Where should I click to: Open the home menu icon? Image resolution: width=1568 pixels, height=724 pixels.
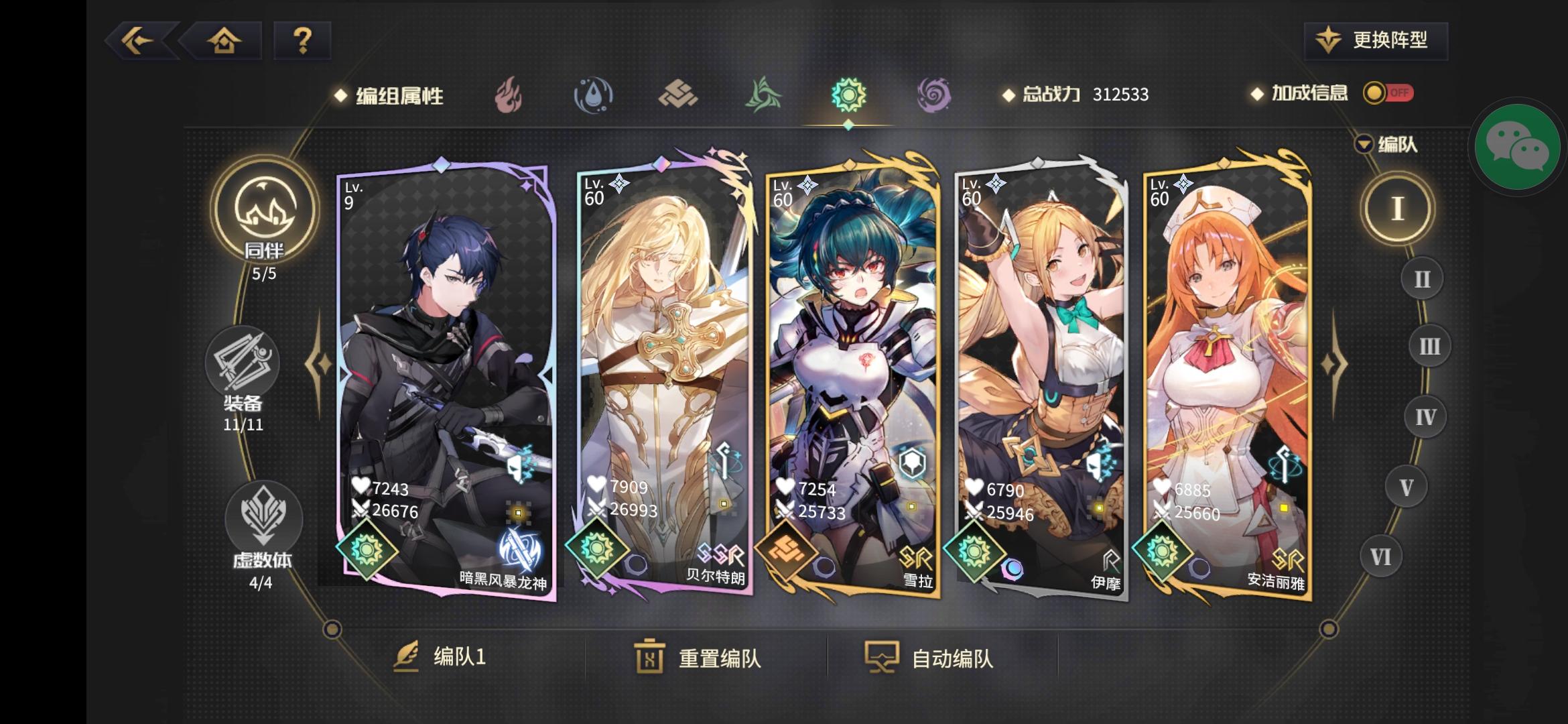[223, 41]
